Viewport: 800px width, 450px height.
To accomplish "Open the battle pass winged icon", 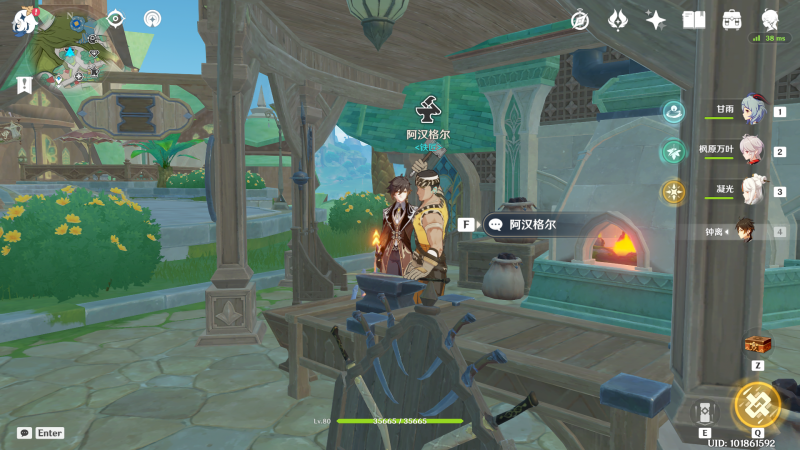I will pos(618,19).
